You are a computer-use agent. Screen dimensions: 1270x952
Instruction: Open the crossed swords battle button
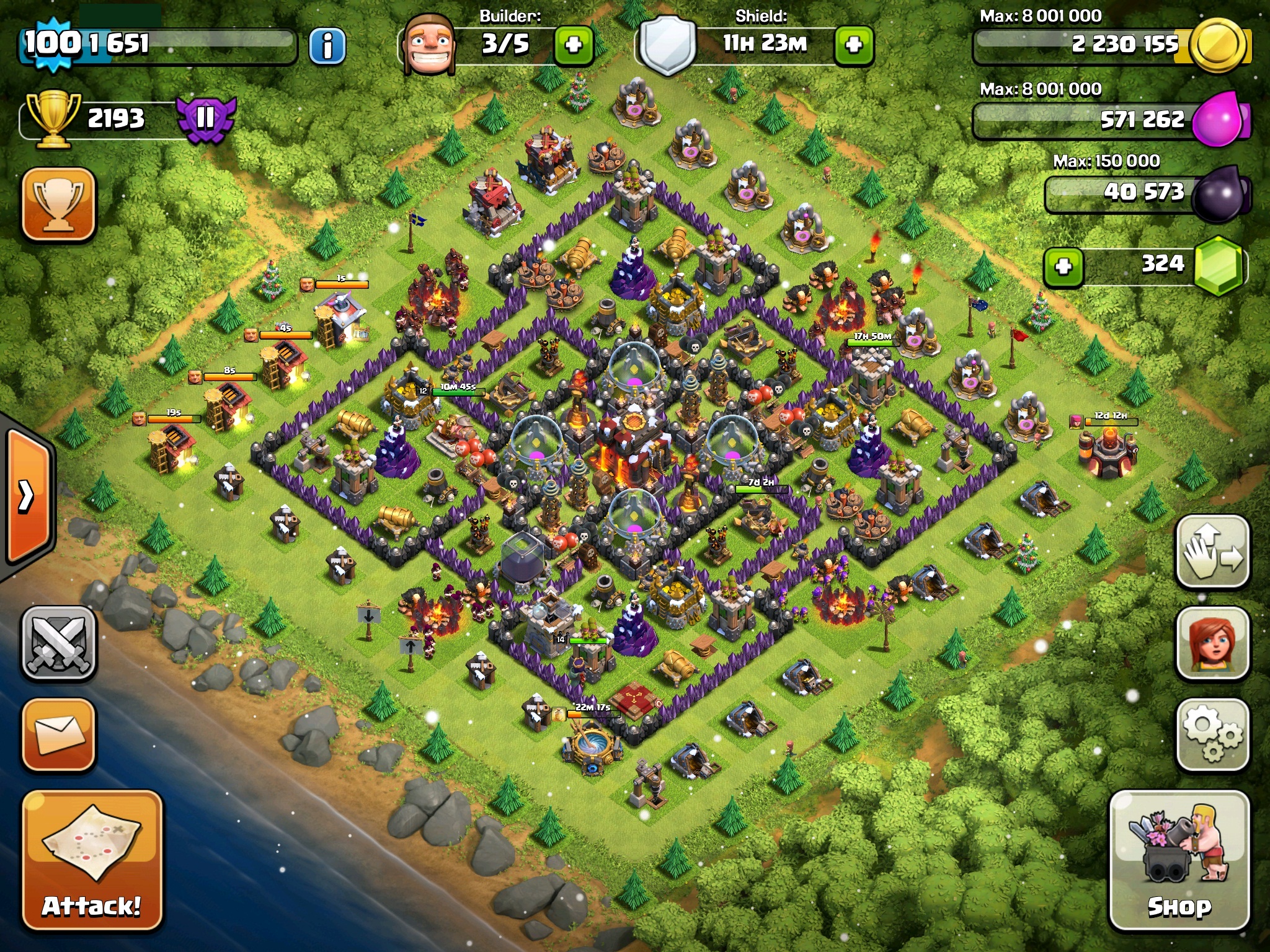(x=59, y=643)
